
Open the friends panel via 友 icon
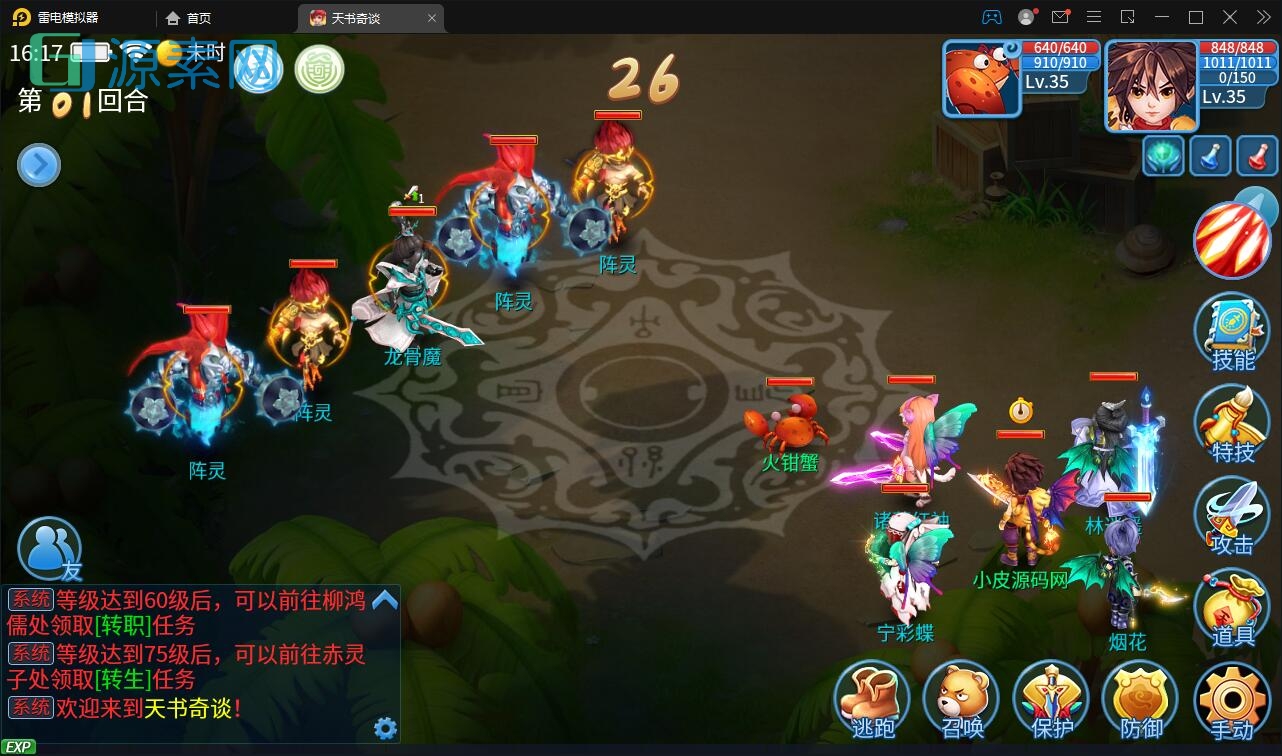tap(49, 548)
